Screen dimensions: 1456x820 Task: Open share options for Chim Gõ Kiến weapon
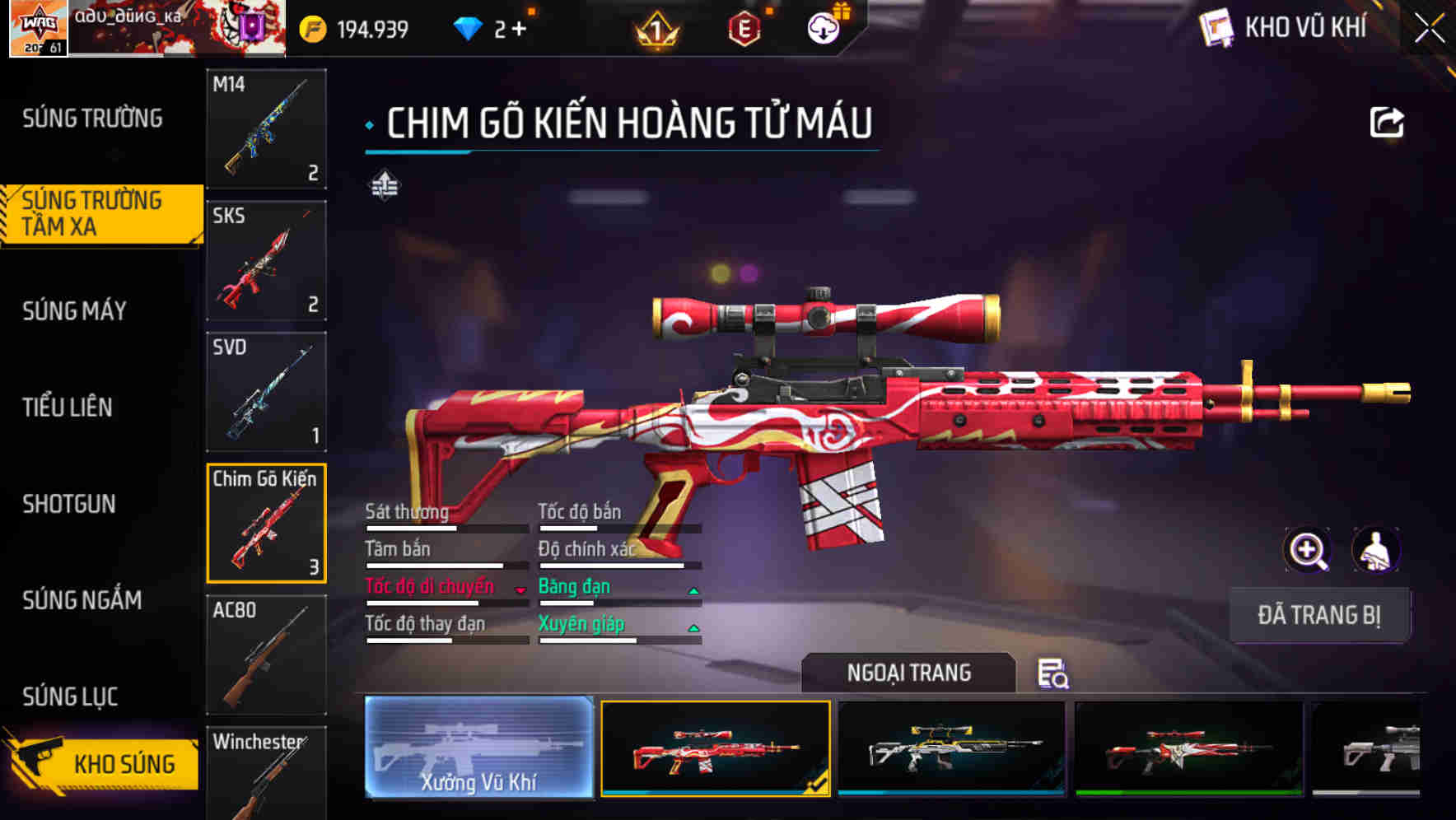[x=1386, y=122]
